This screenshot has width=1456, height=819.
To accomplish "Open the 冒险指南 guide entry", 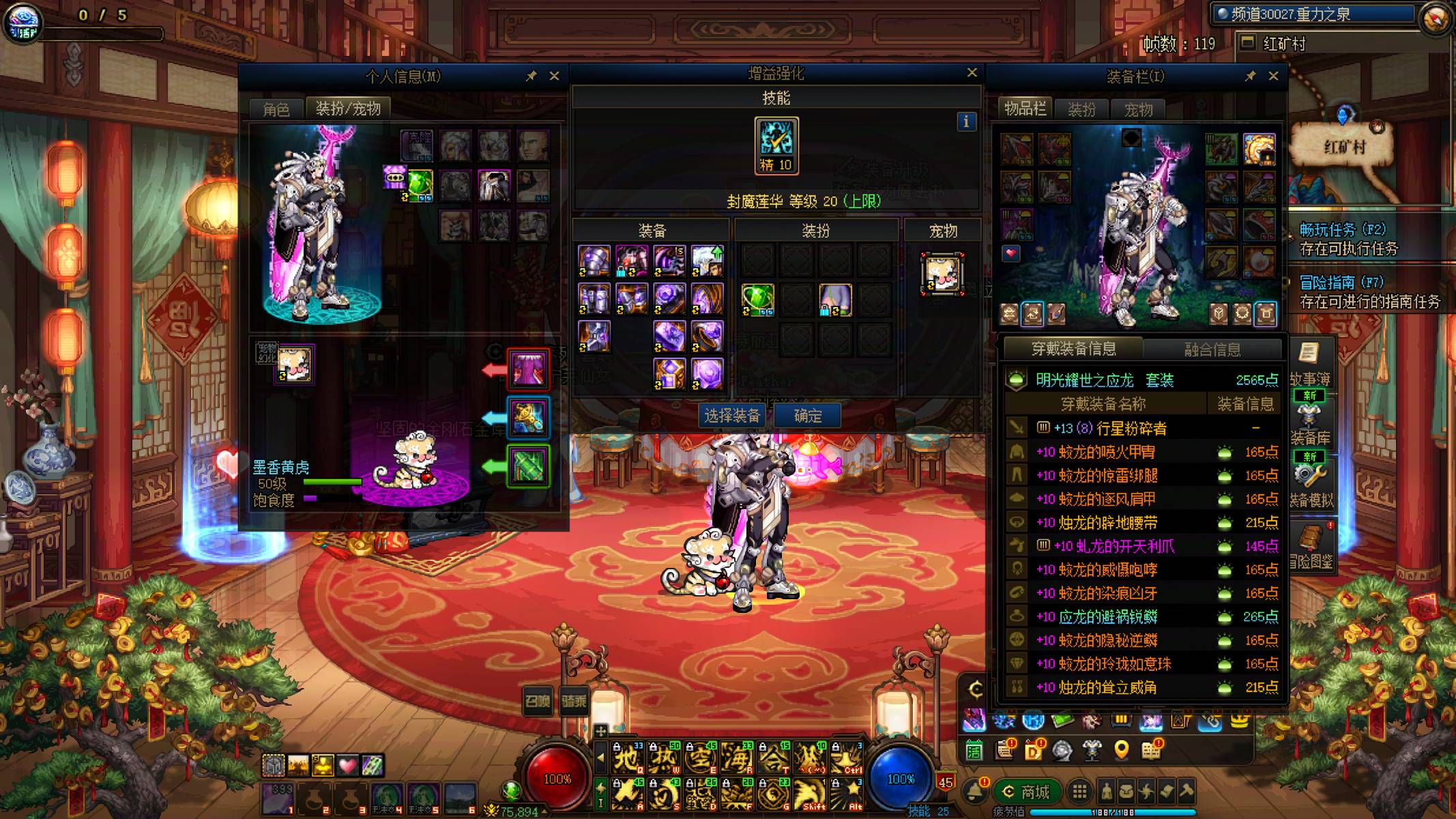I will pyautogui.click(x=1341, y=283).
